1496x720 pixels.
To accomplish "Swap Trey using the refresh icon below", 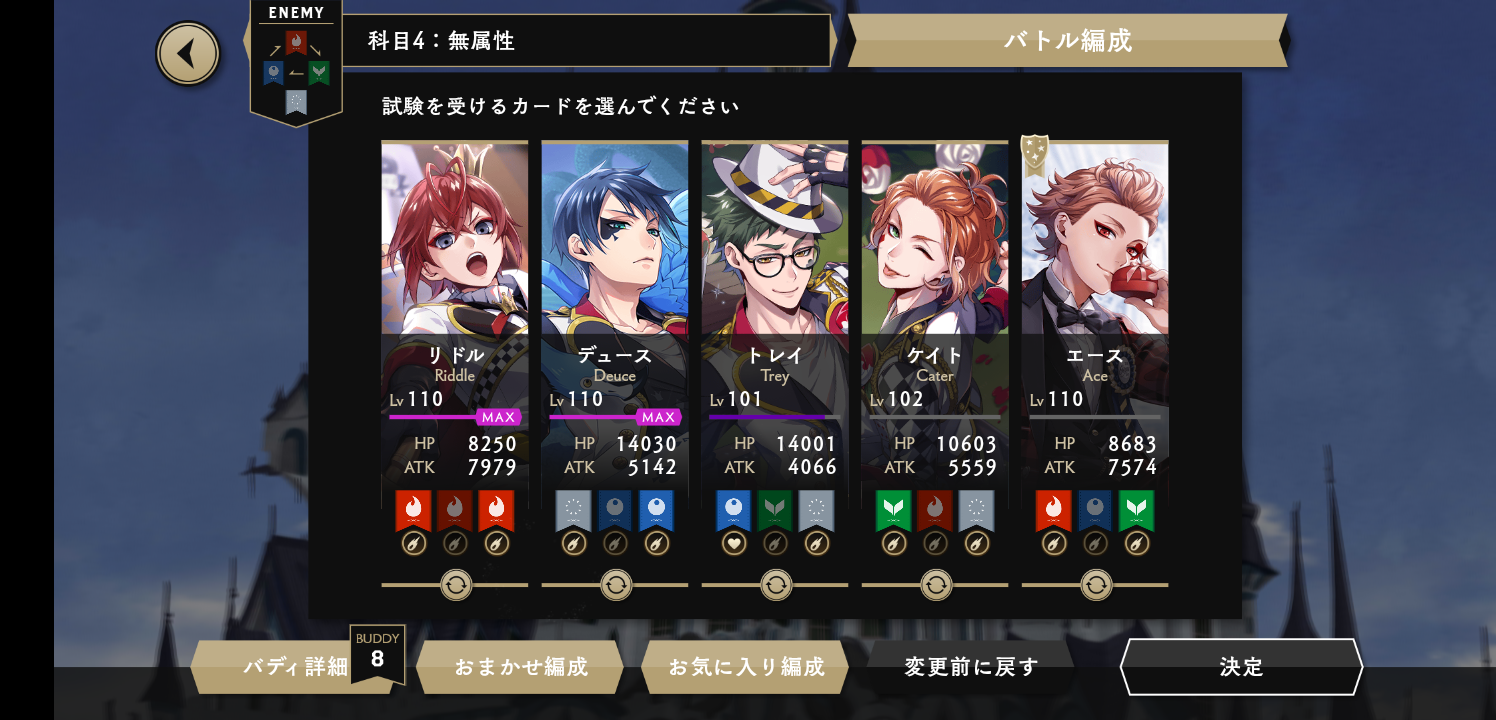I will coord(776,585).
